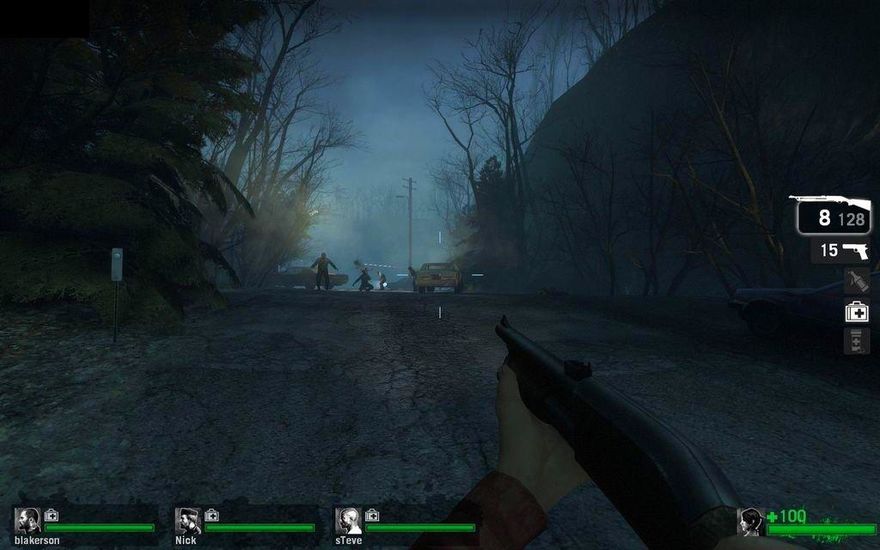This screenshot has height=550, width=880.
Task: Click your own survivor portrait
Action: coord(751,521)
